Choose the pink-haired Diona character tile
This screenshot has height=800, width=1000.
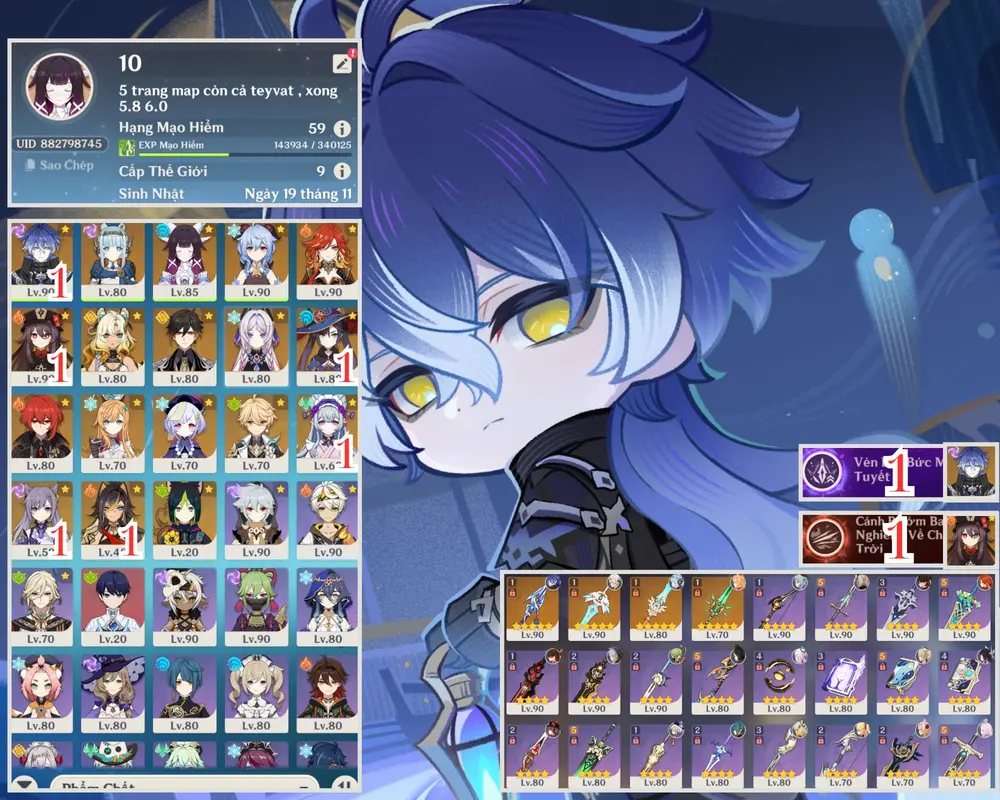tap(39, 691)
